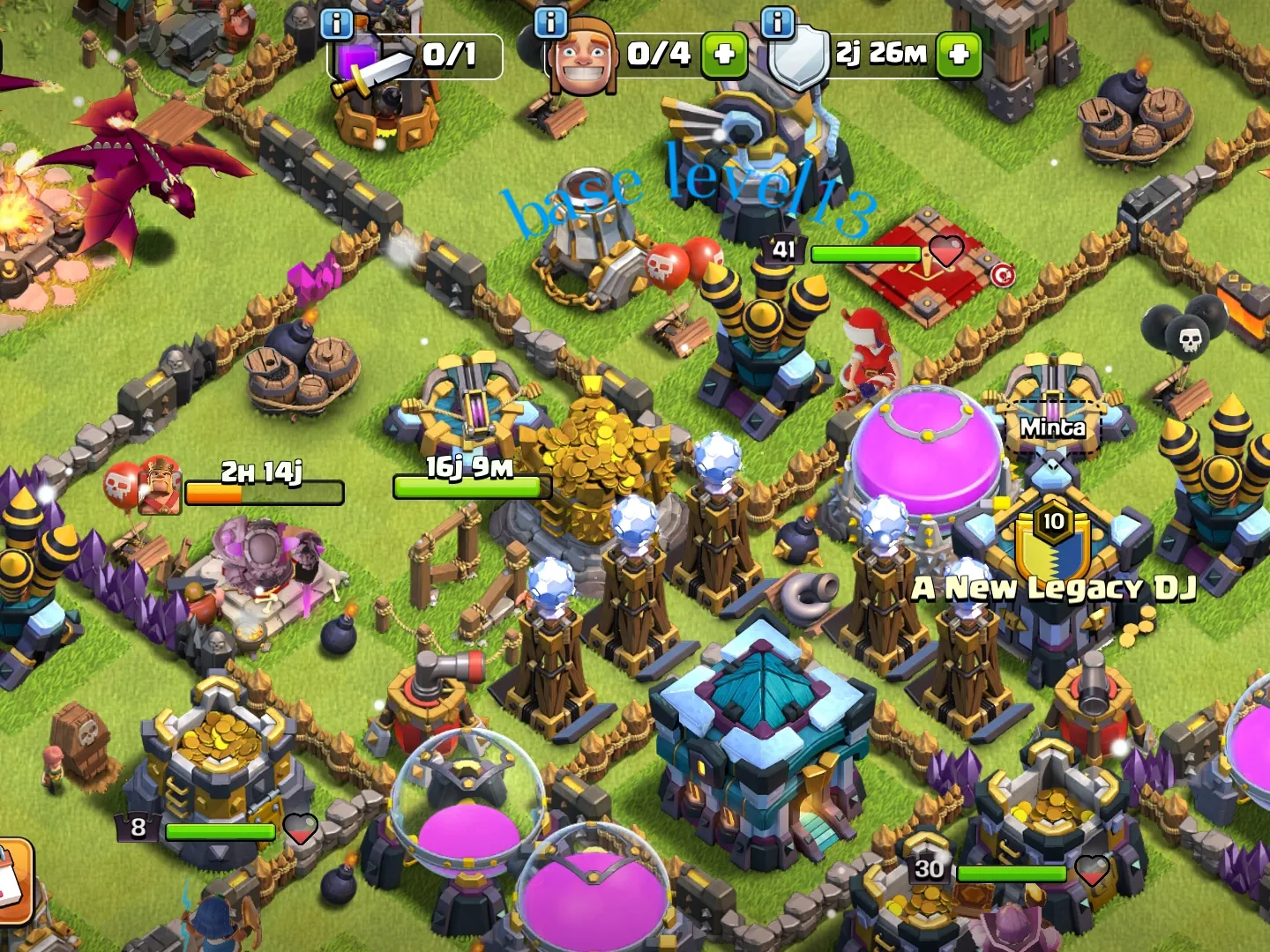1270x952 pixels.
Task: Select the silver shield icon
Action: [x=799, y=58]
